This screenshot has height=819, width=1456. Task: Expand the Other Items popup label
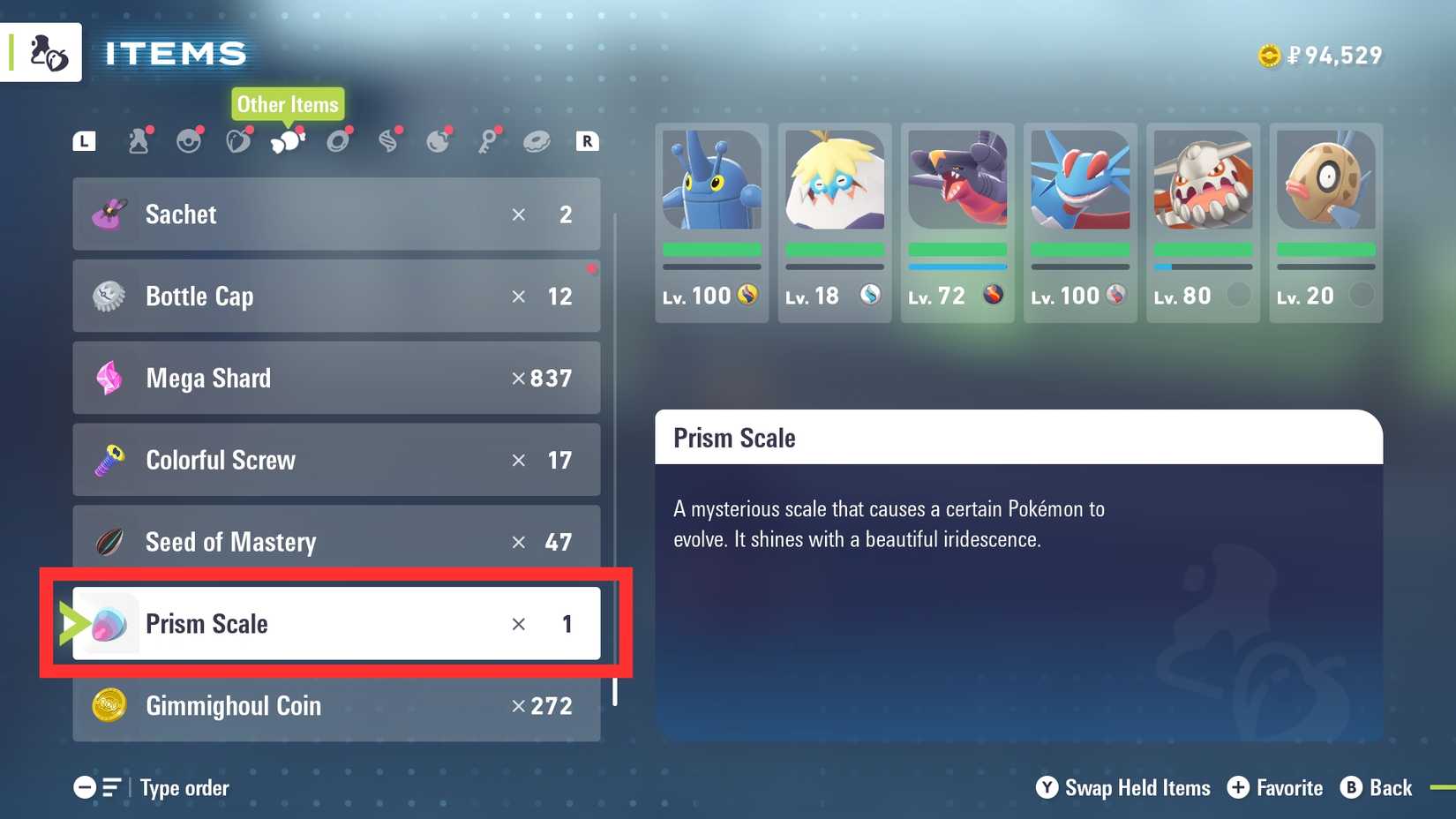click(287, 104)
